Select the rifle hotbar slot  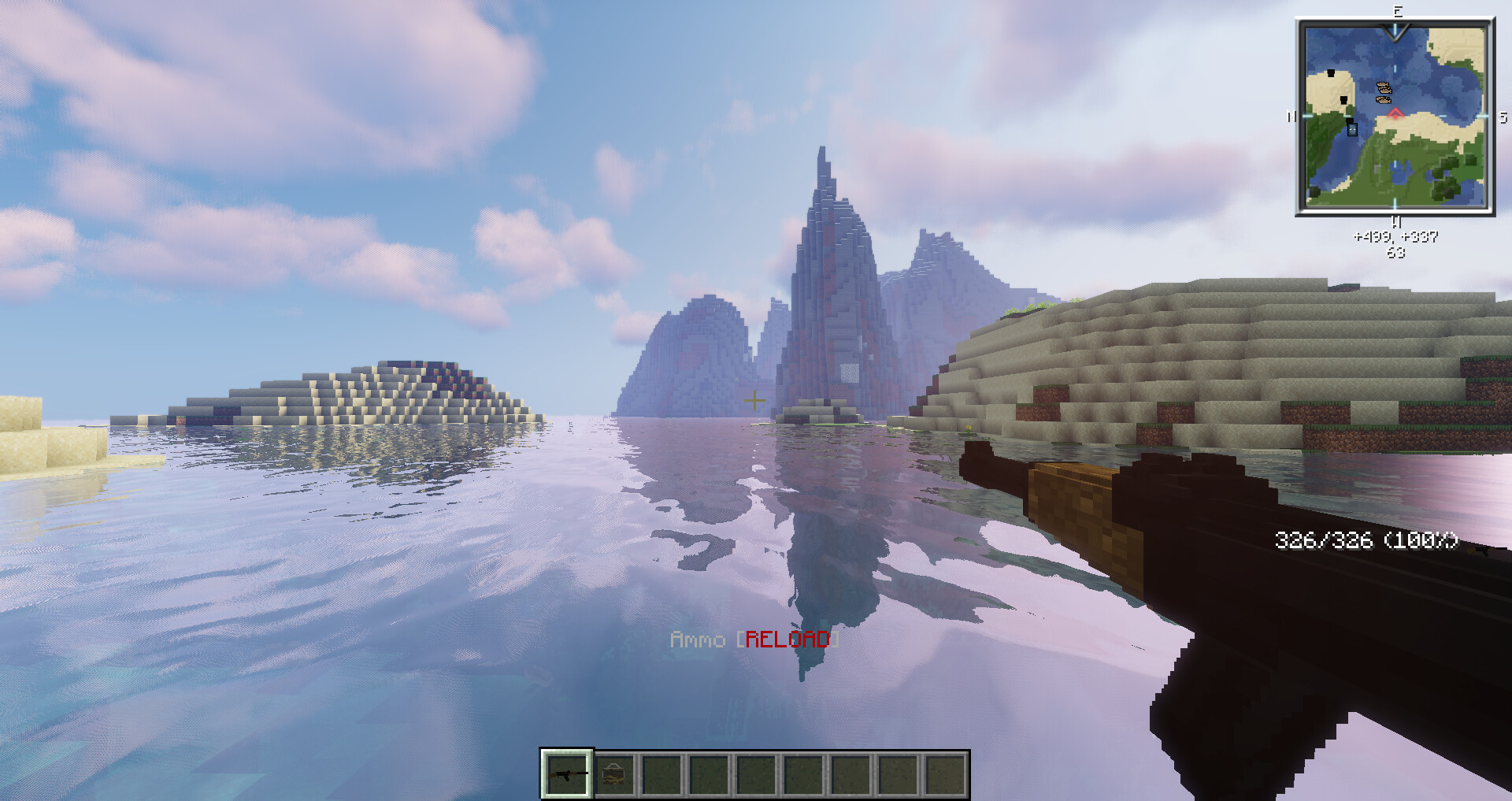[x=567, y=774]
